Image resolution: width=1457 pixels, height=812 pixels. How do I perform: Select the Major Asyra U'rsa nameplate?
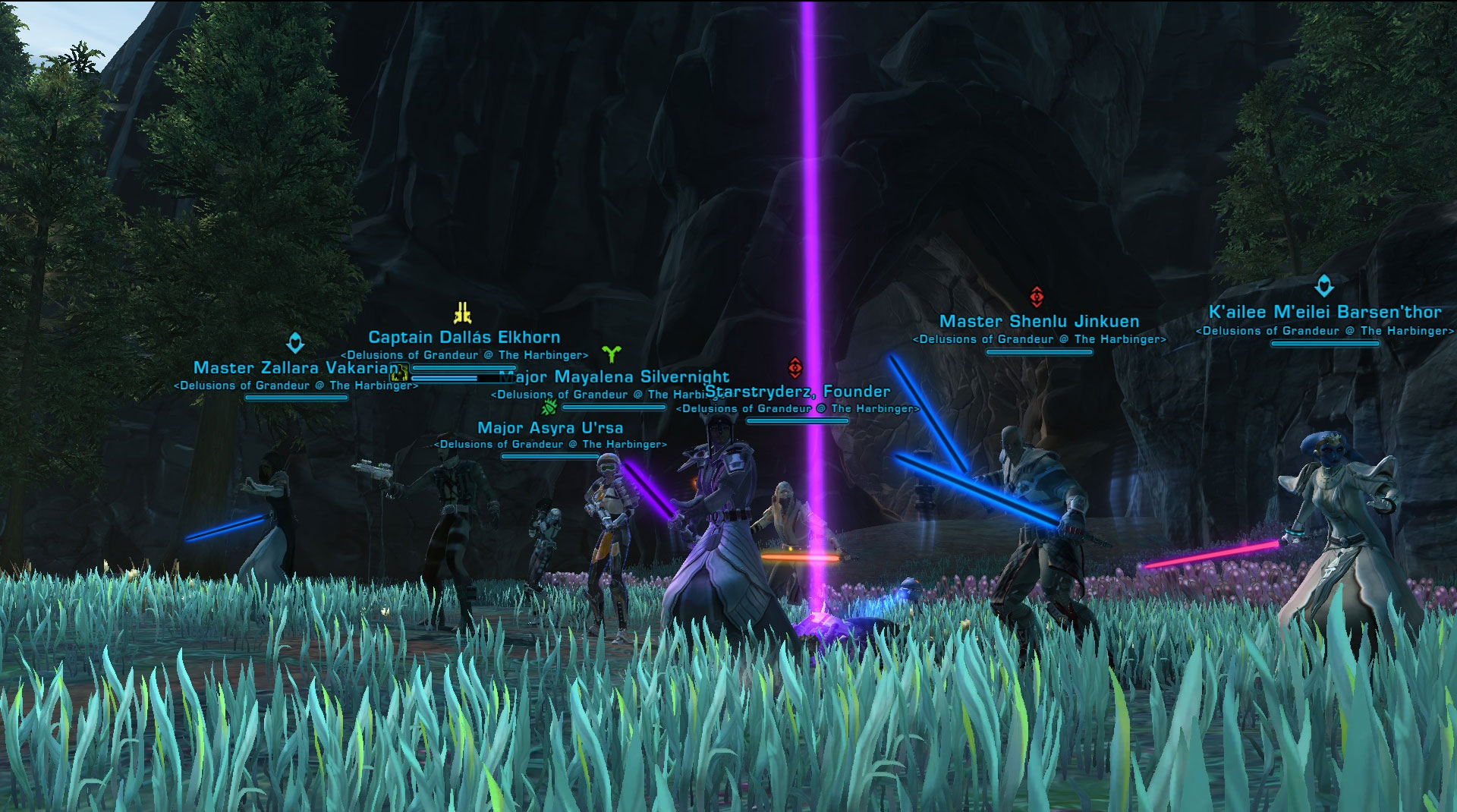pos(550,428)
